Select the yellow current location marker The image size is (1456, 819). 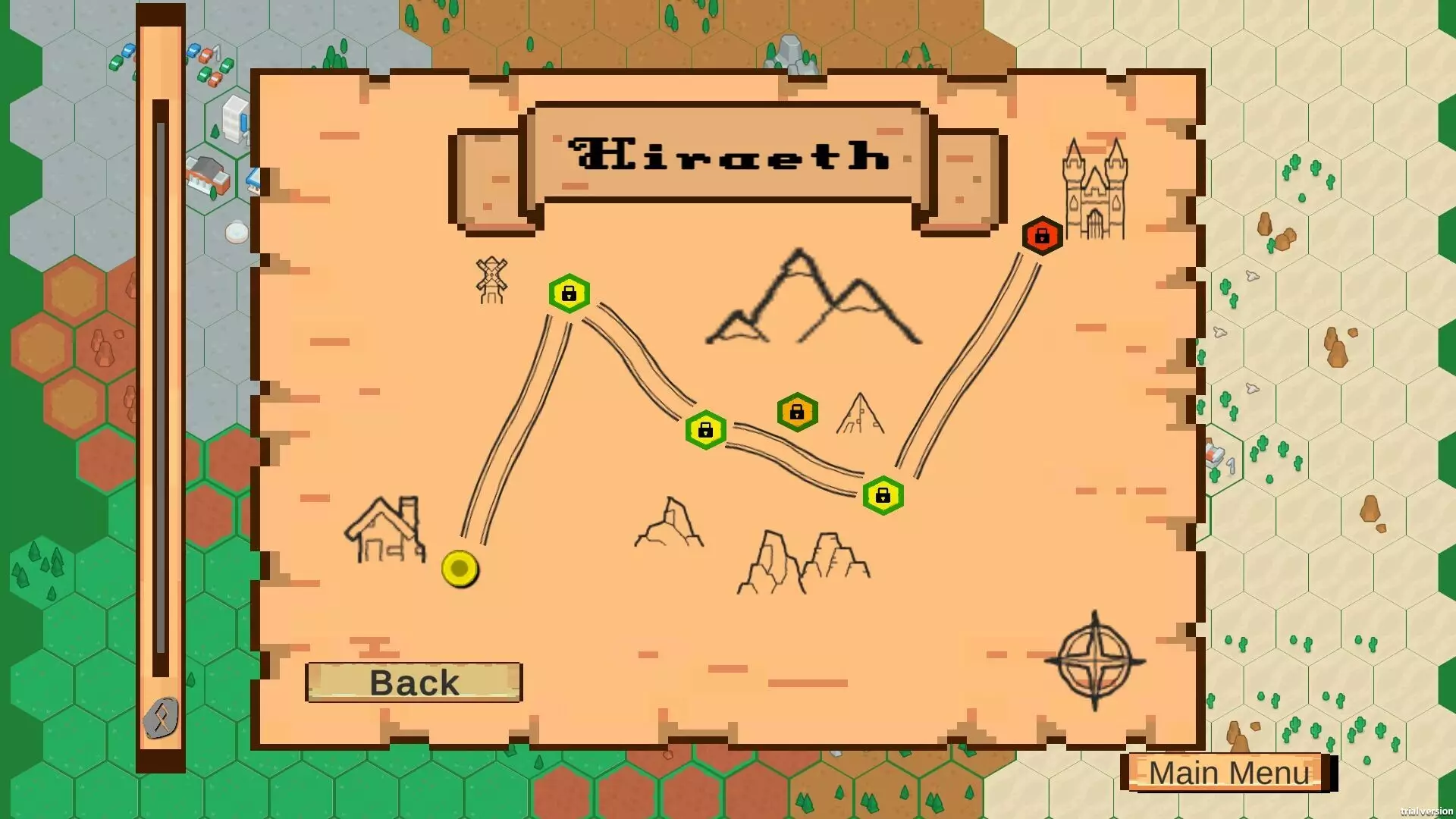[459, 569]
